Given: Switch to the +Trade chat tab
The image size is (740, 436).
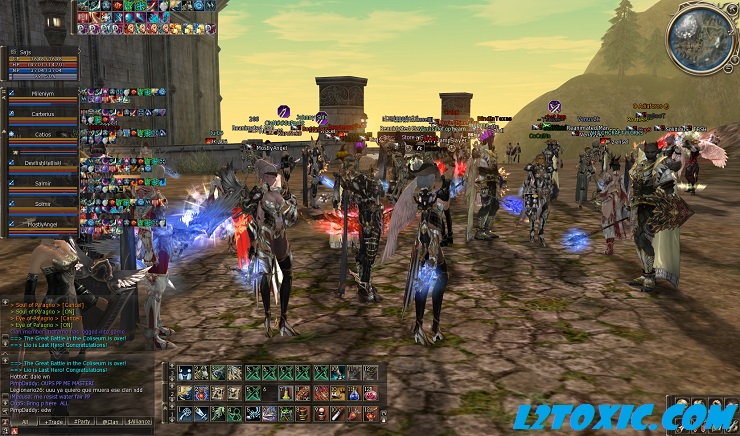Looking at the screenshot, I should point(53,422).
